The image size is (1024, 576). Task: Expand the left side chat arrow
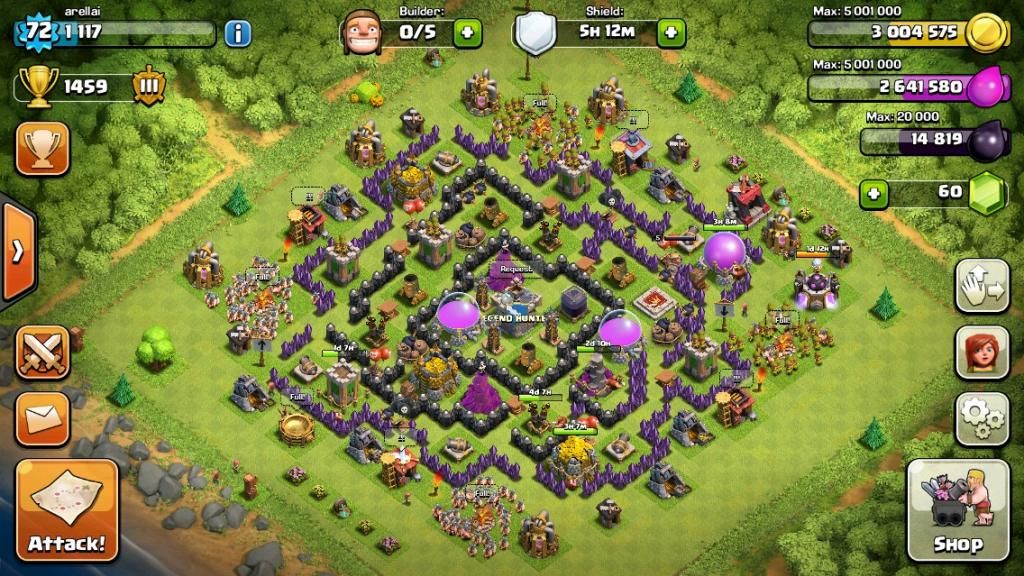point(17,251)
